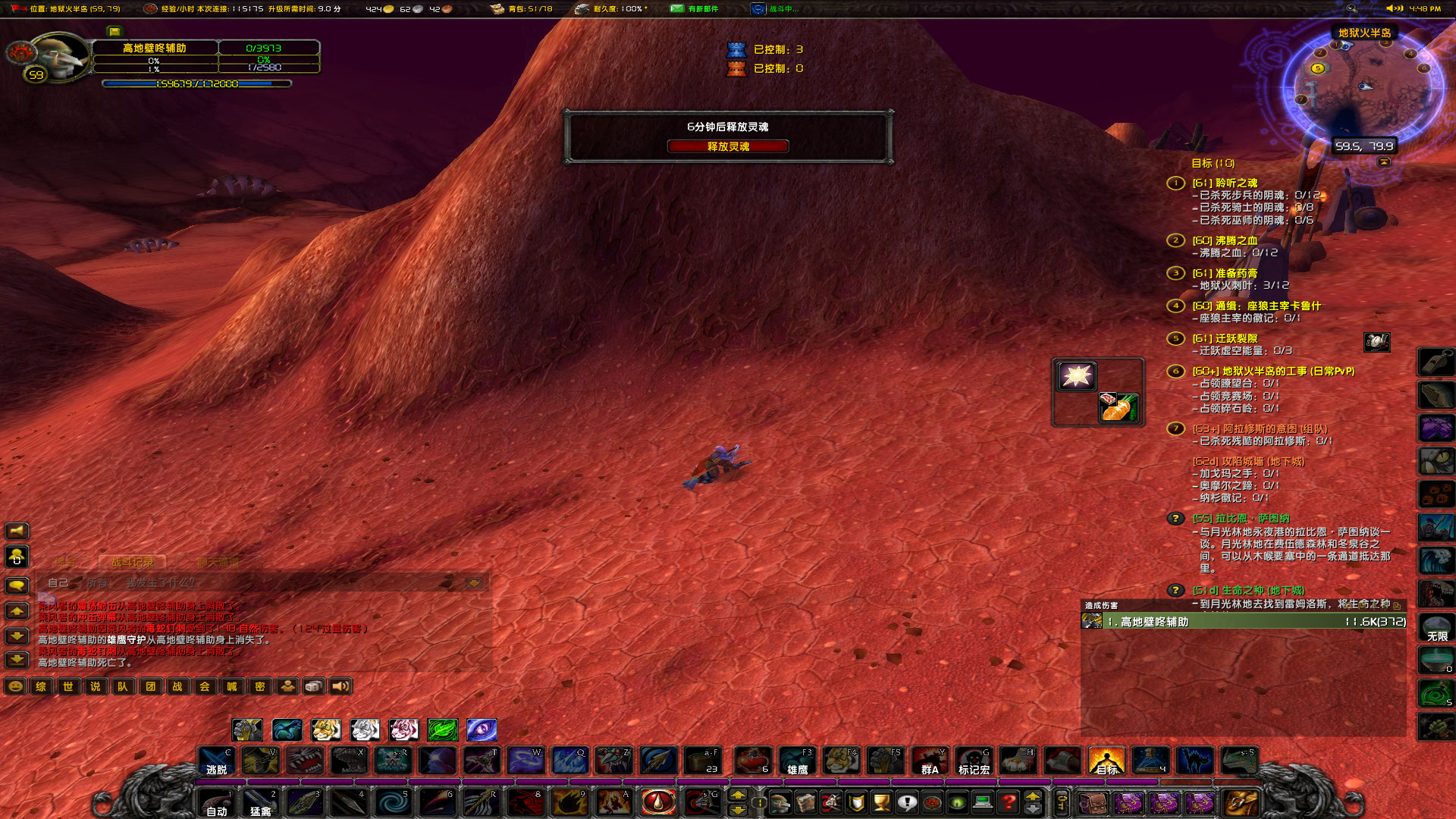This screenshot has width=1456, height=819.
Task: Click the ? circle beside 拉比恩·萨图纳 quest
Action: 1175,519
